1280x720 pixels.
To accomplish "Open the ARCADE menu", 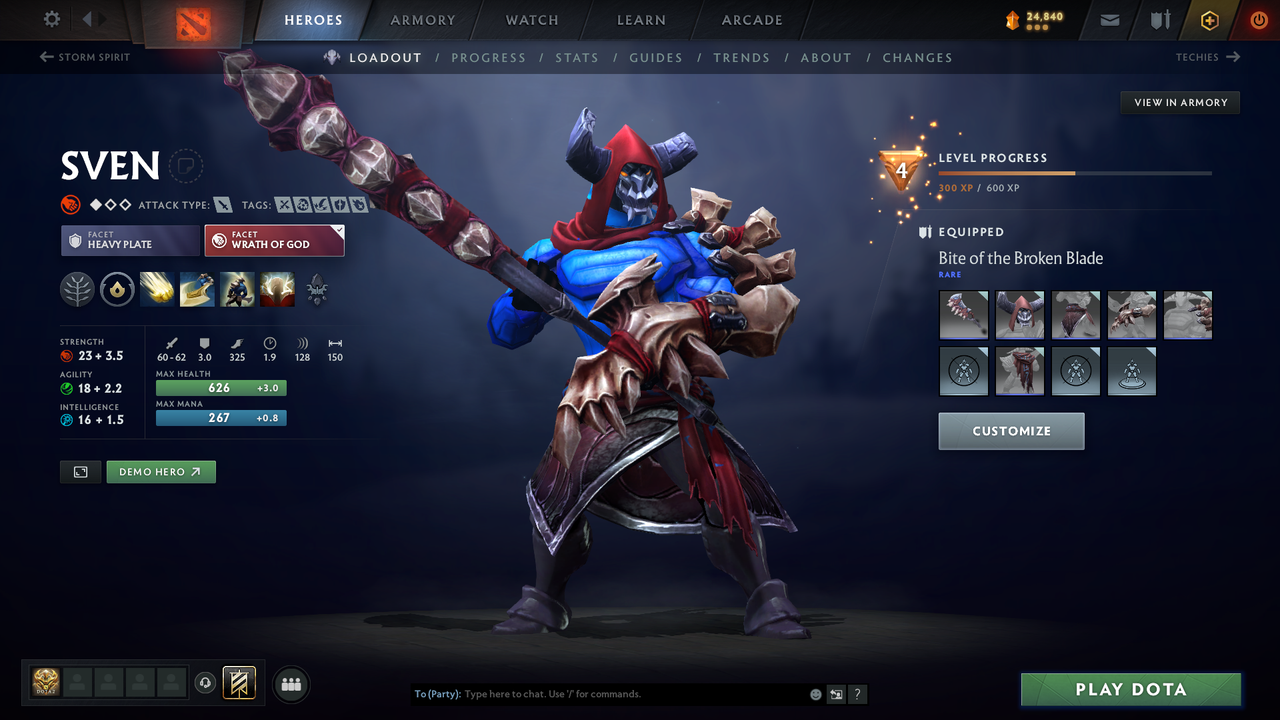I will (751, 20).
